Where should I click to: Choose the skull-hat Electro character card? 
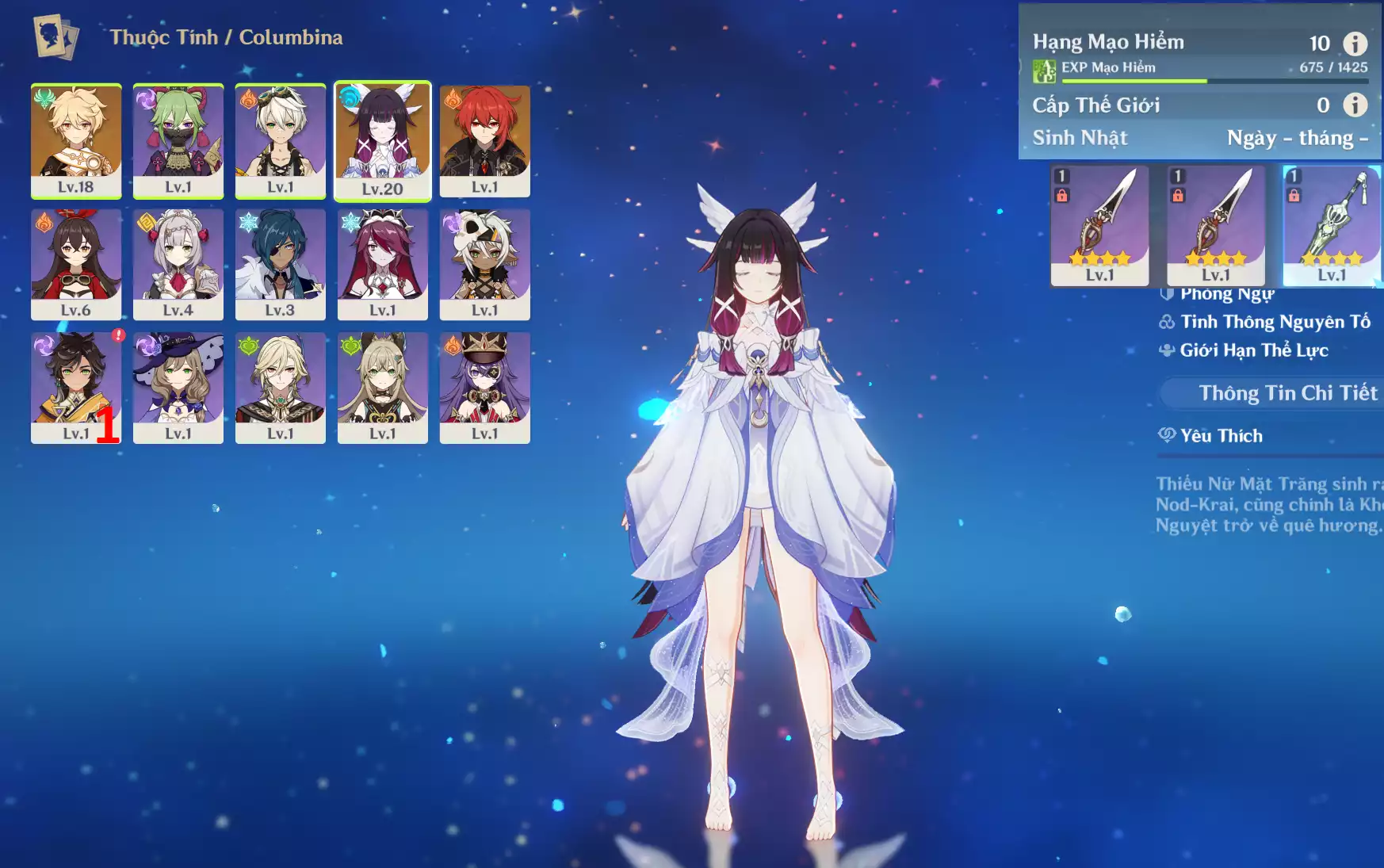pos(485,264)
